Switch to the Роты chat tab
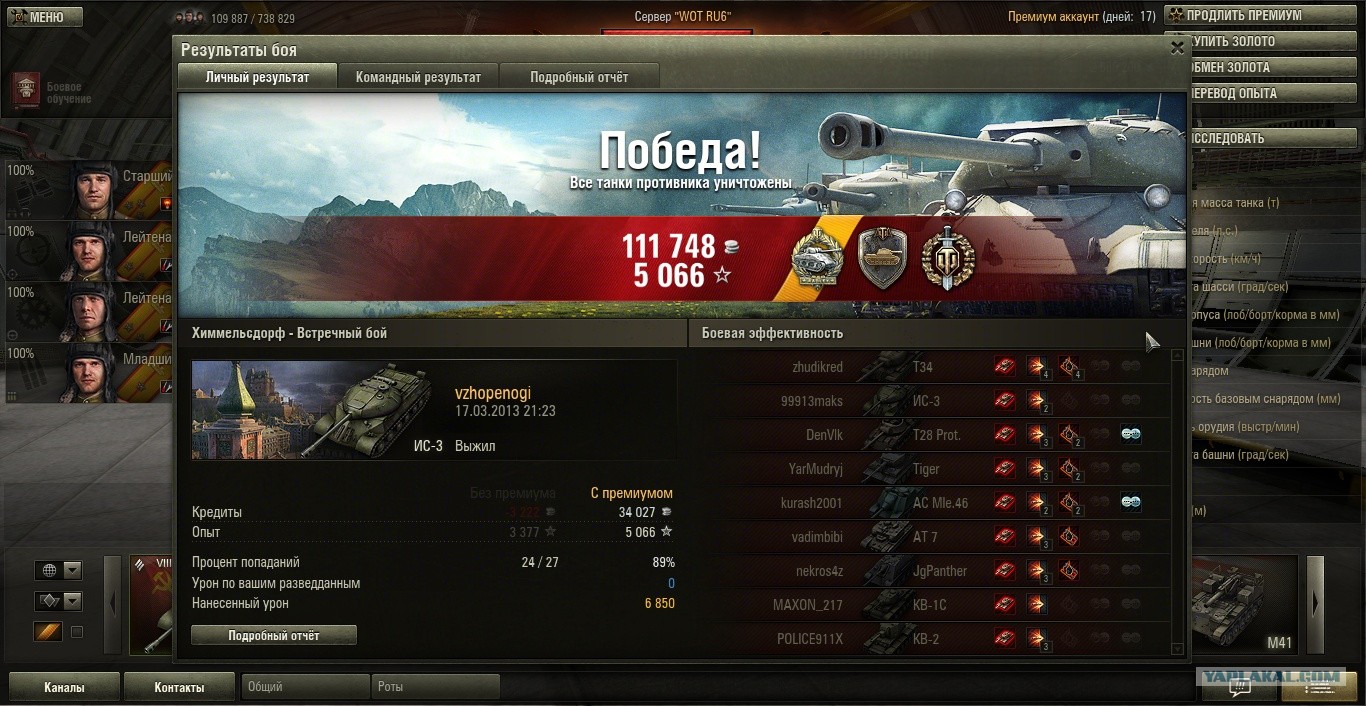The width and height of the screenshot is (1366, 706). coord(435,687)
